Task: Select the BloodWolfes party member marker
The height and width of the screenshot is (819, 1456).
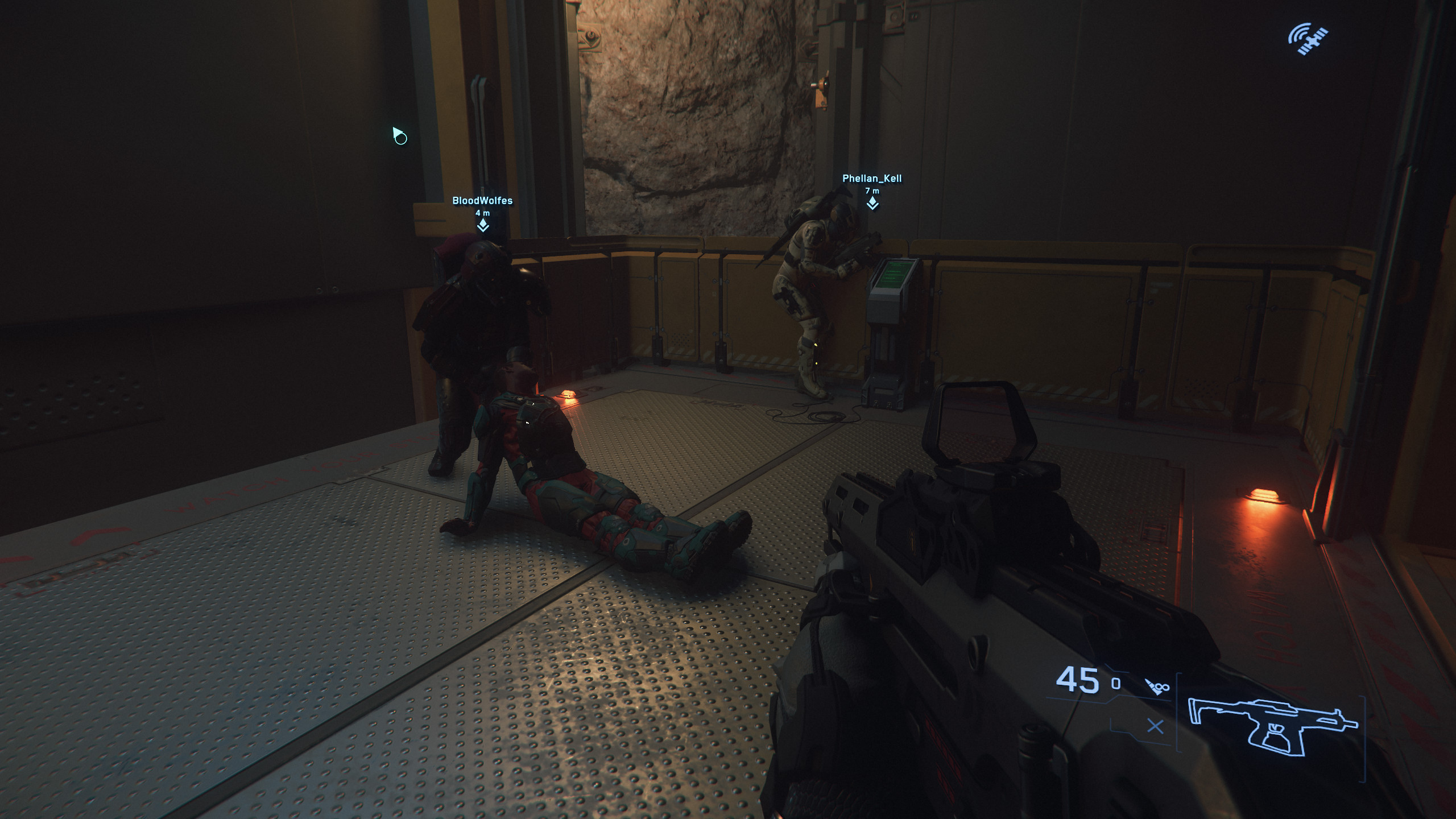Action: click(483, 226)
